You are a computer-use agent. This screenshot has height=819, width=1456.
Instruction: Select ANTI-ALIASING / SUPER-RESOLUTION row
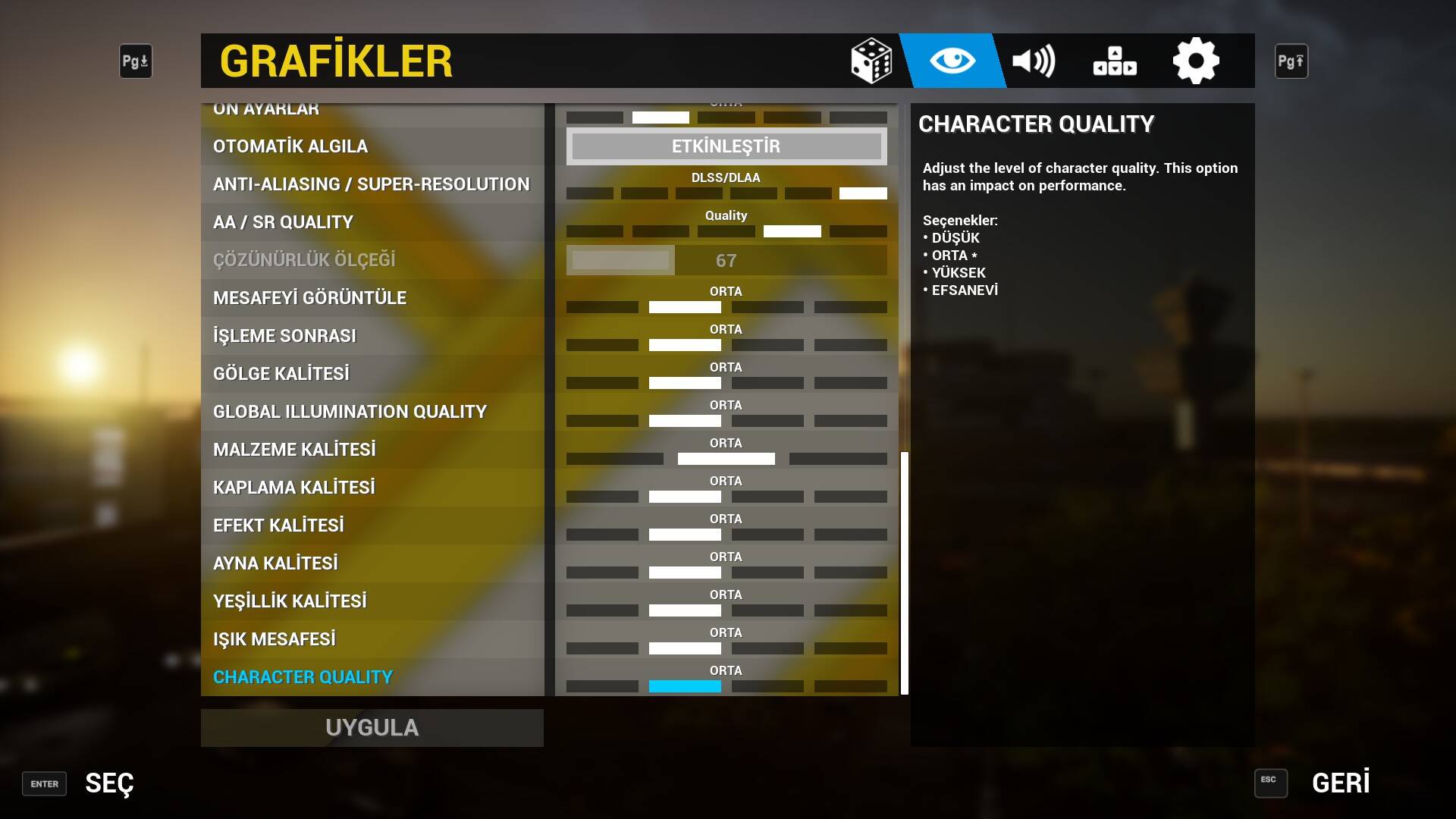[371, 184]
